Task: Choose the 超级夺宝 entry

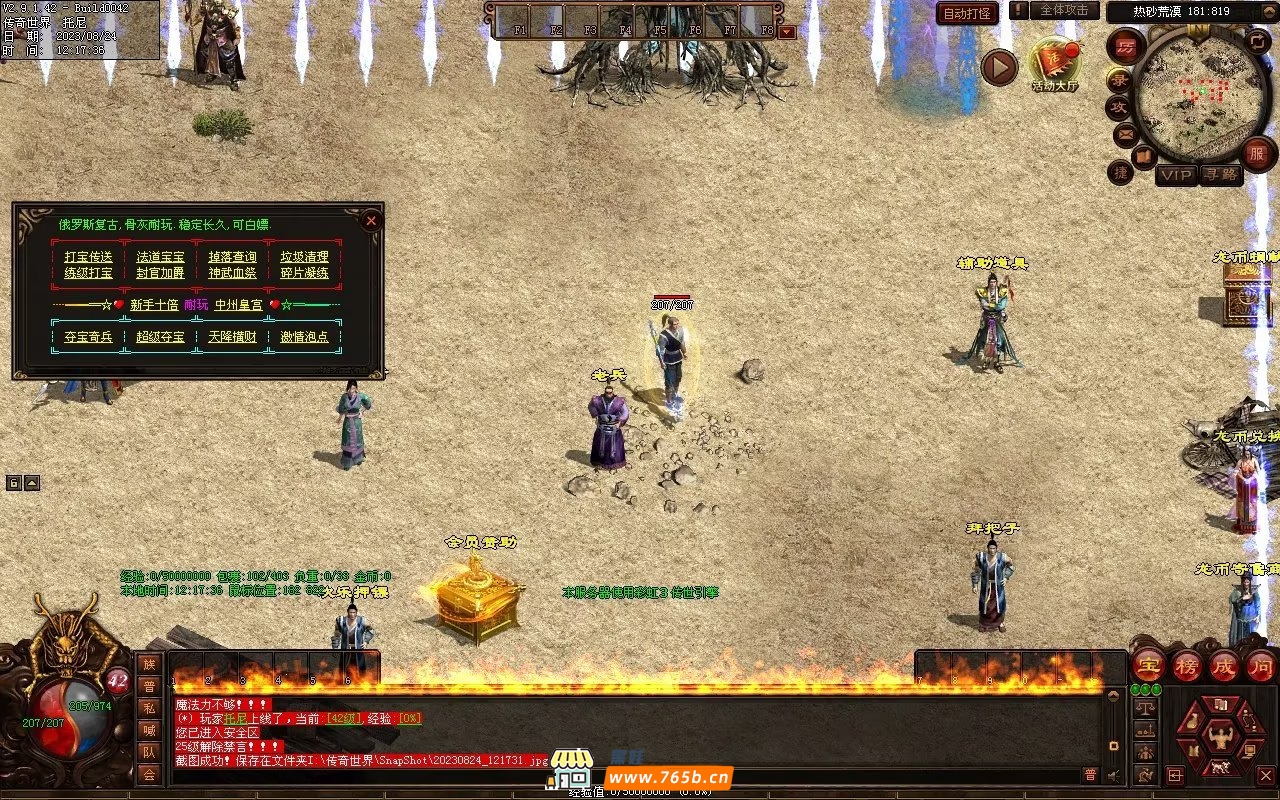Action: (161, 337)
